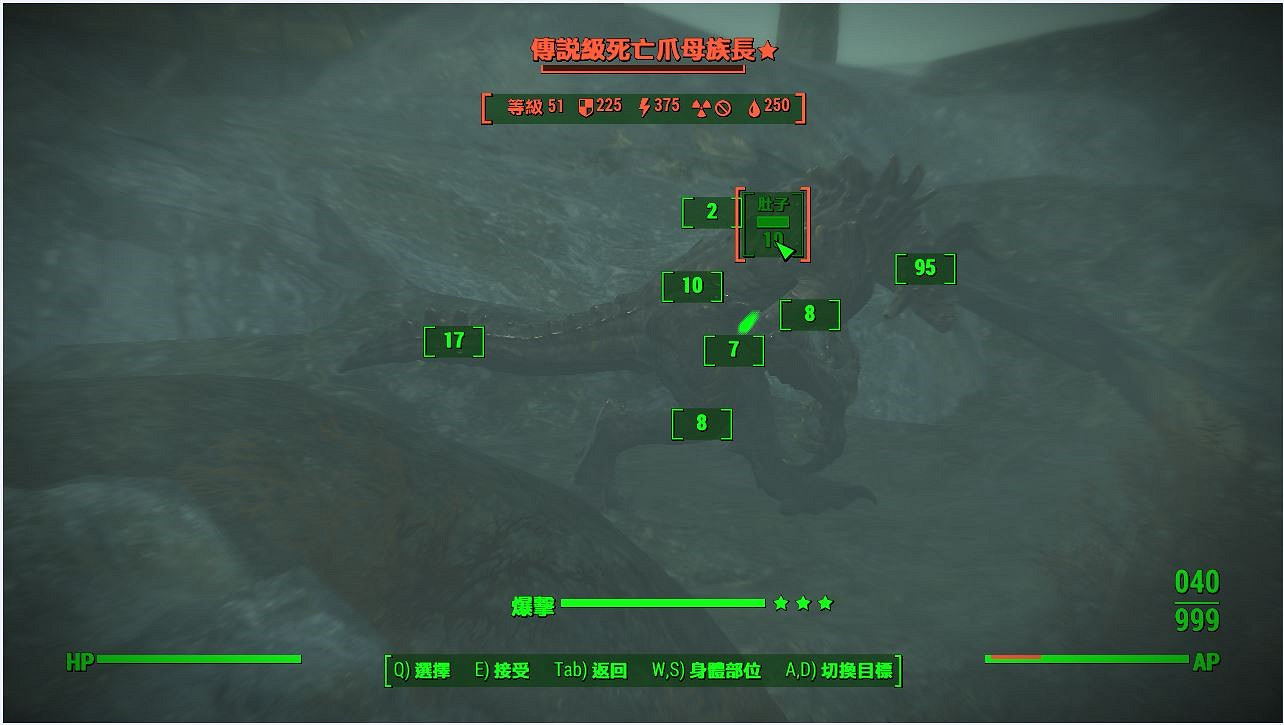
Task: Click the radiation hazard symbol icon
Action: click(x=703, y=105)
